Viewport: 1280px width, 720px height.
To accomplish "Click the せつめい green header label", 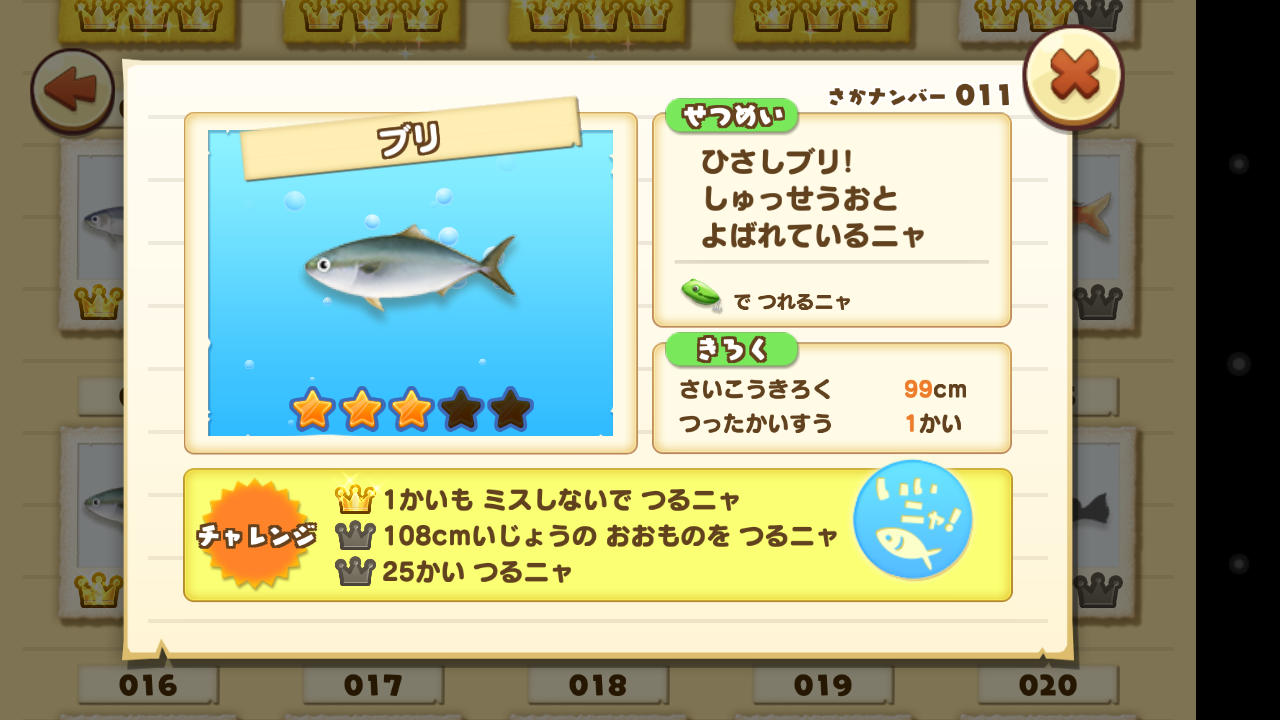I will pos(733,115).
